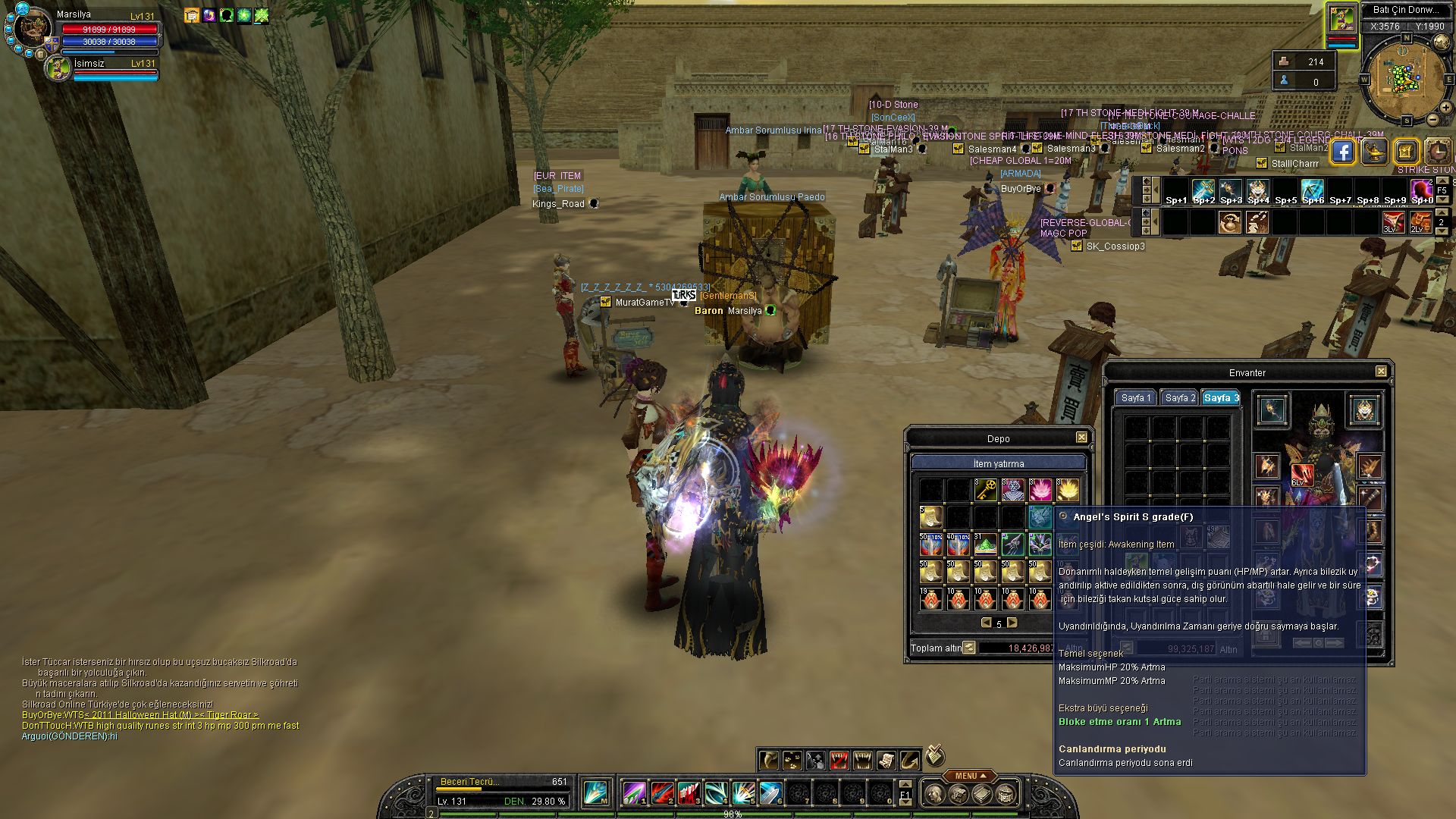Switch to the Sayfa 1 inventory tab
The width and height of the screenshot is (1456, 819).
[1135, 398]
